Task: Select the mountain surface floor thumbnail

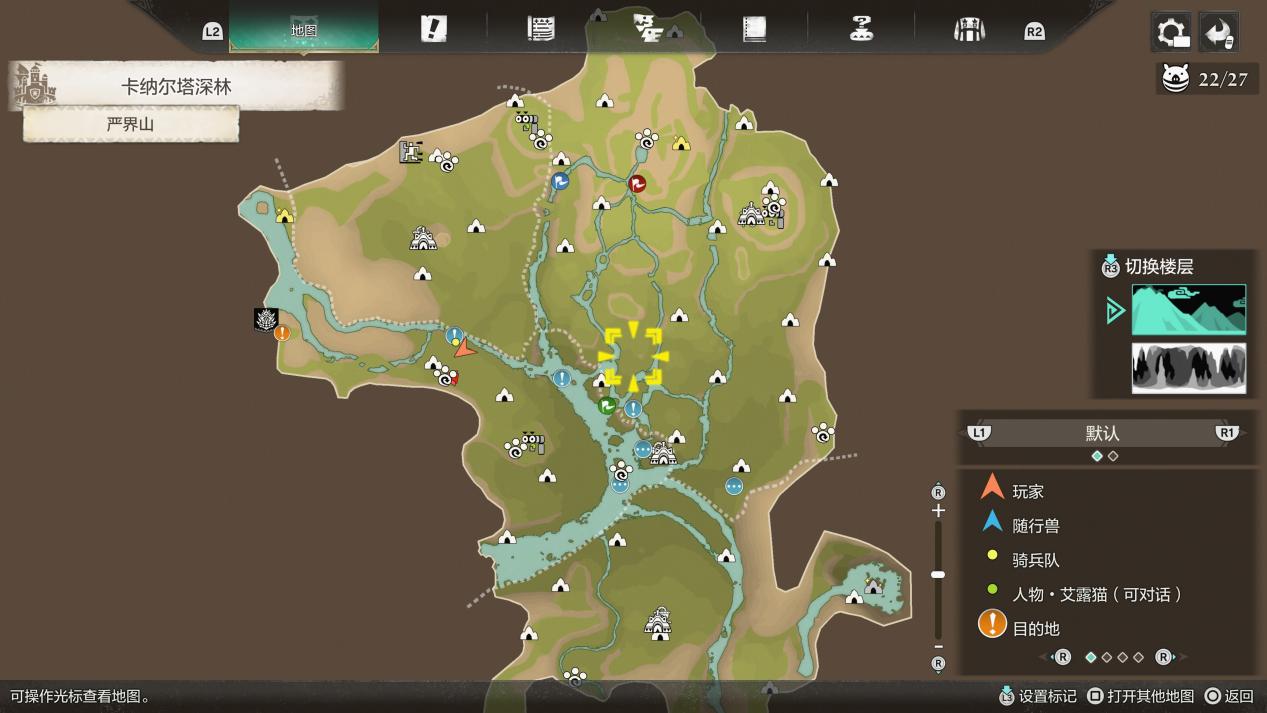Action: pyautogui.click(x=1188, y=309)
